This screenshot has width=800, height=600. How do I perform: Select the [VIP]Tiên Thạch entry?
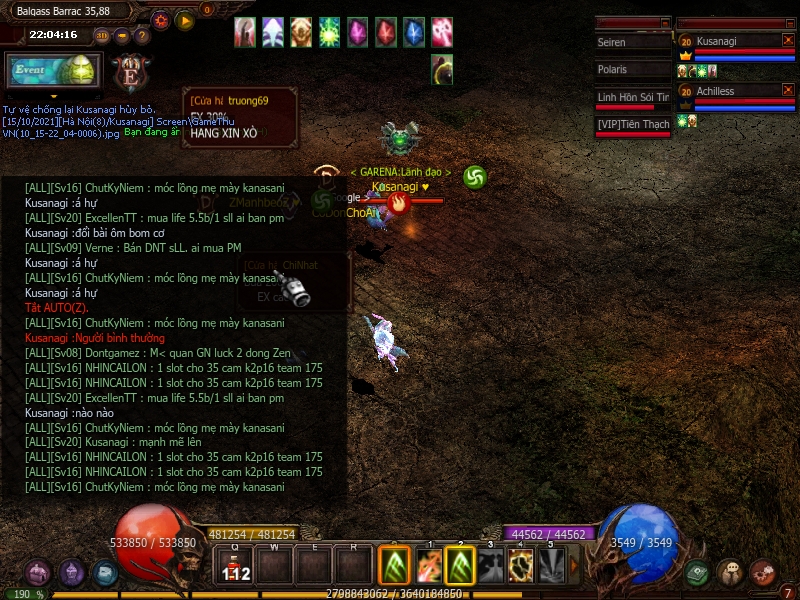point(632,124)
